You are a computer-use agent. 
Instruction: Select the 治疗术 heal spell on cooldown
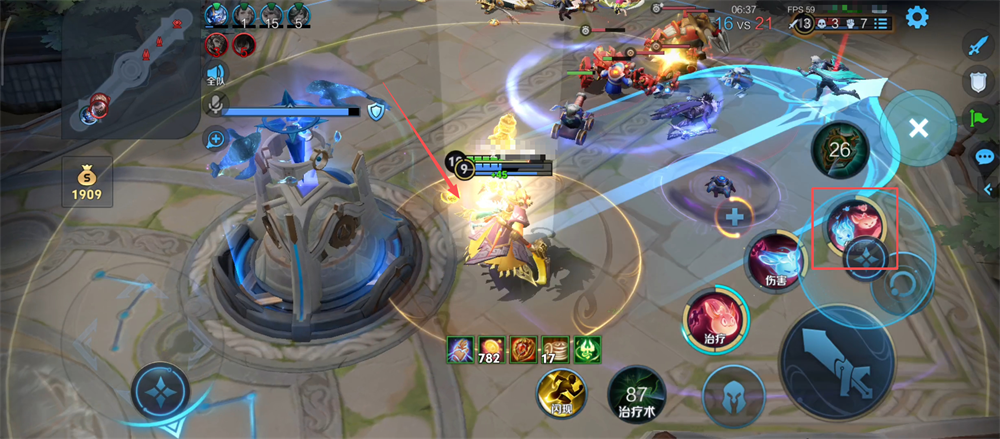coord(636,394)
